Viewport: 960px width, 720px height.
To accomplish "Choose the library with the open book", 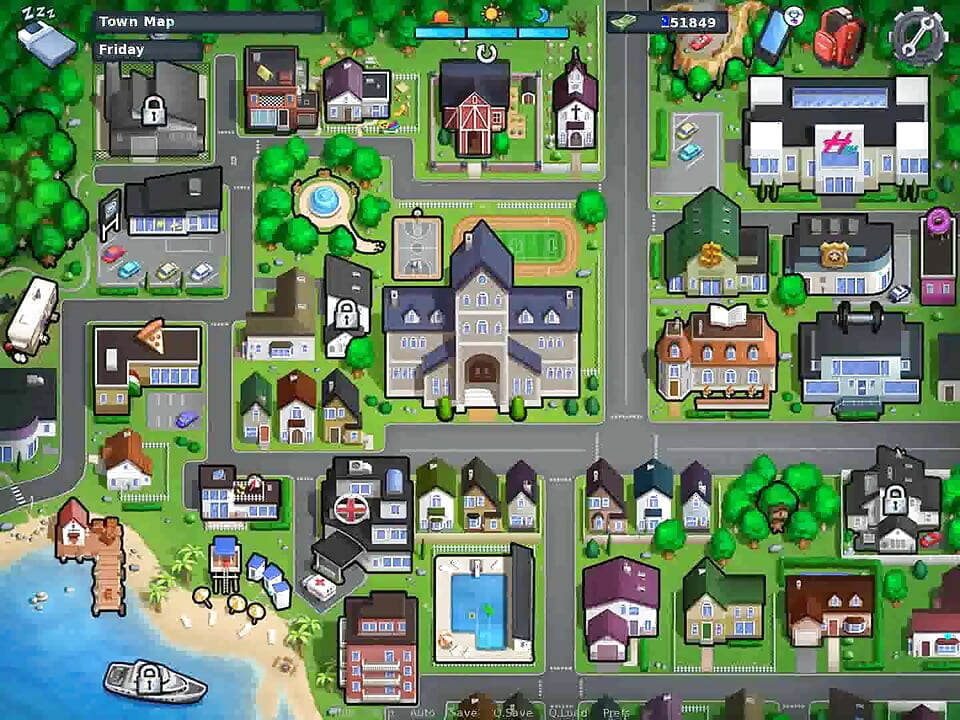I will click(x=716, y=355).
